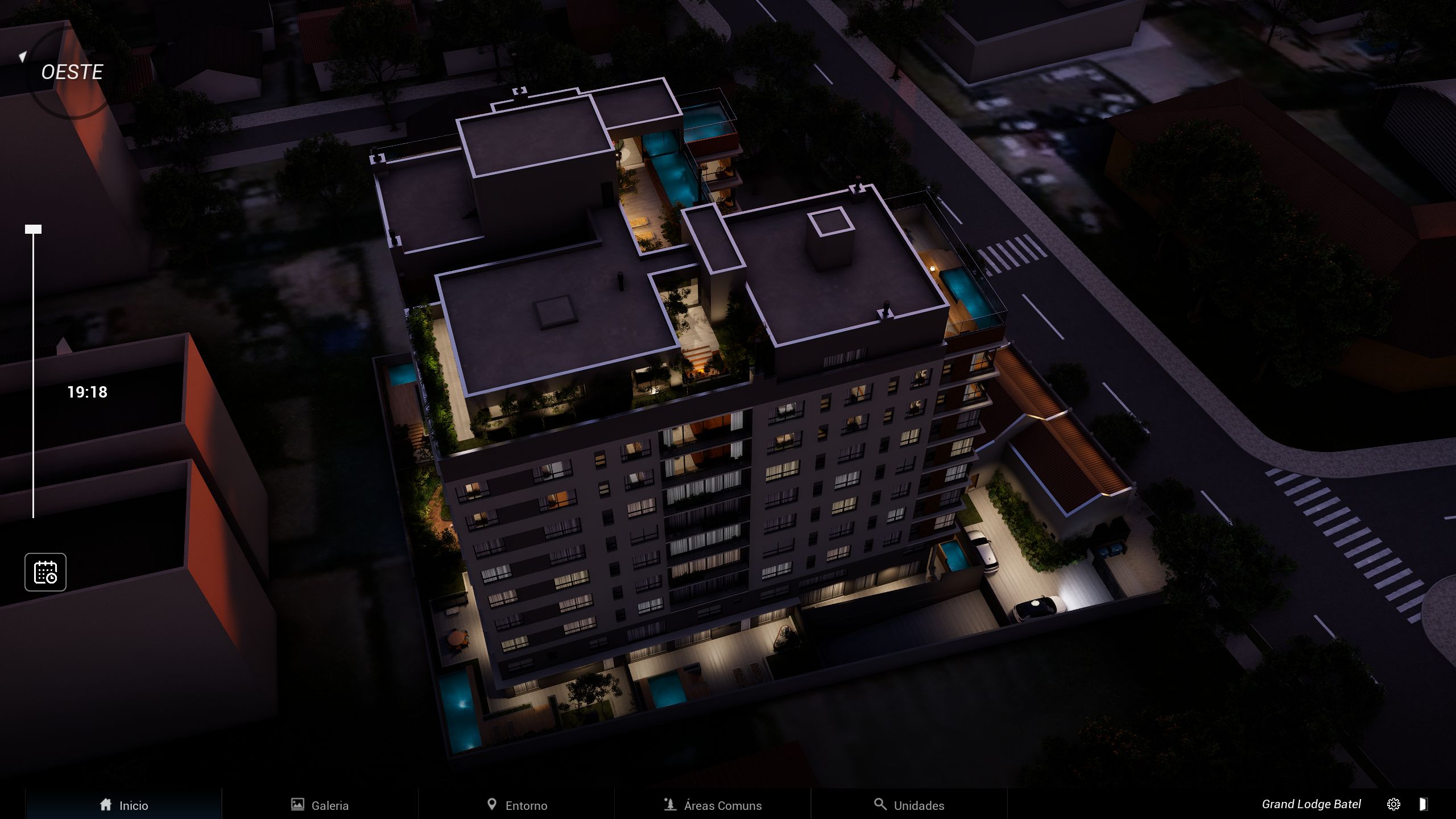The width and height of the screenshot is (1456, 819).
Task: Click the OESTE compass indicator
Action: coord(72,72)
